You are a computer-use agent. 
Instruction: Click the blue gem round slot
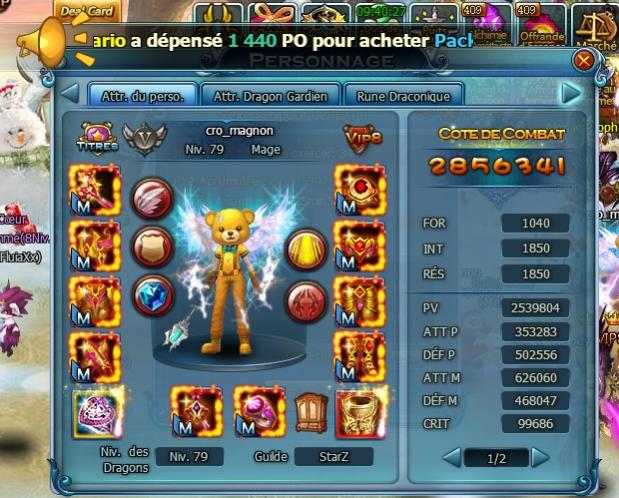(152, 295)
